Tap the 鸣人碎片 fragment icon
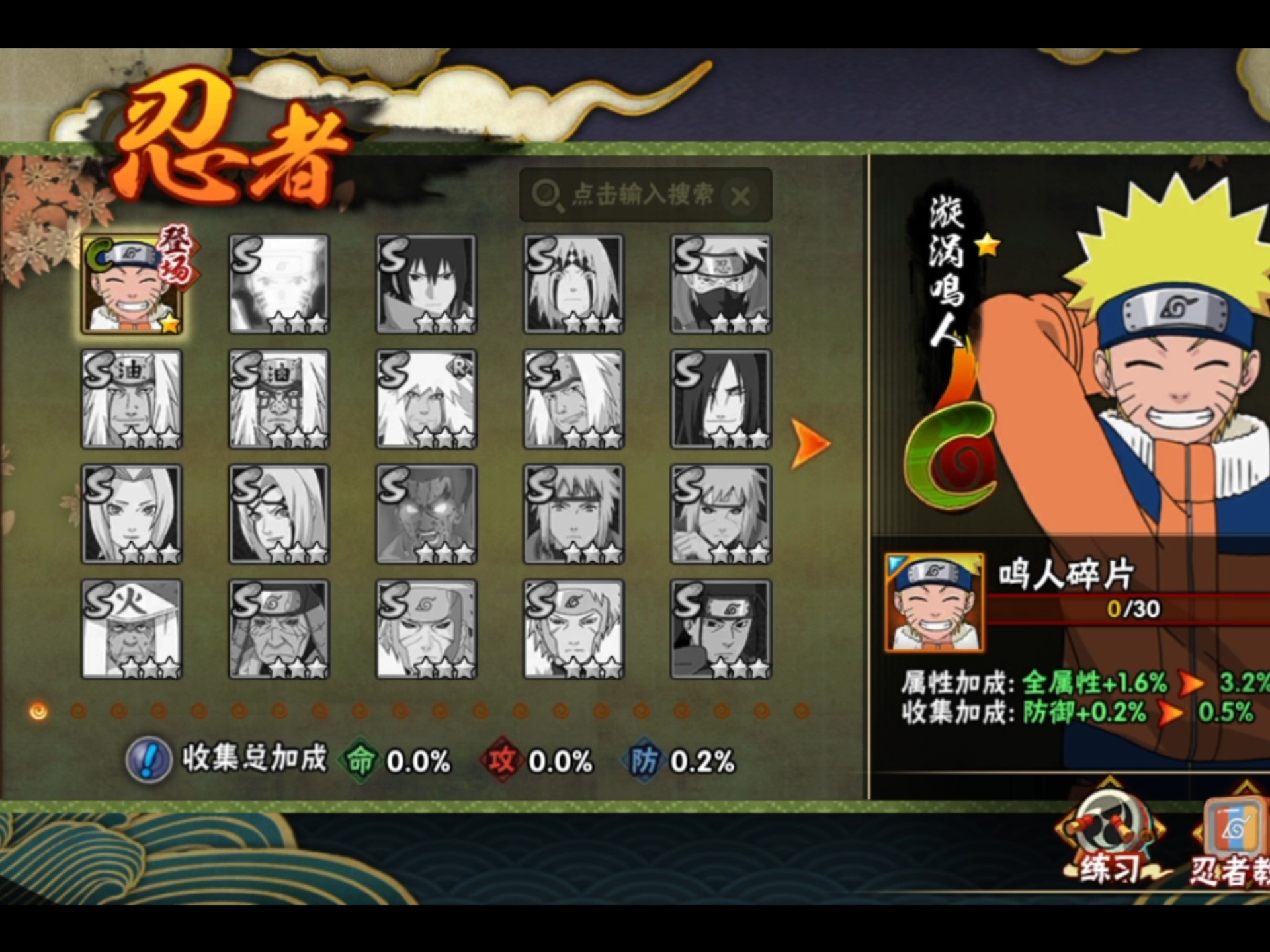This screenshot has height=952, width=1270. tap(934, 603)
